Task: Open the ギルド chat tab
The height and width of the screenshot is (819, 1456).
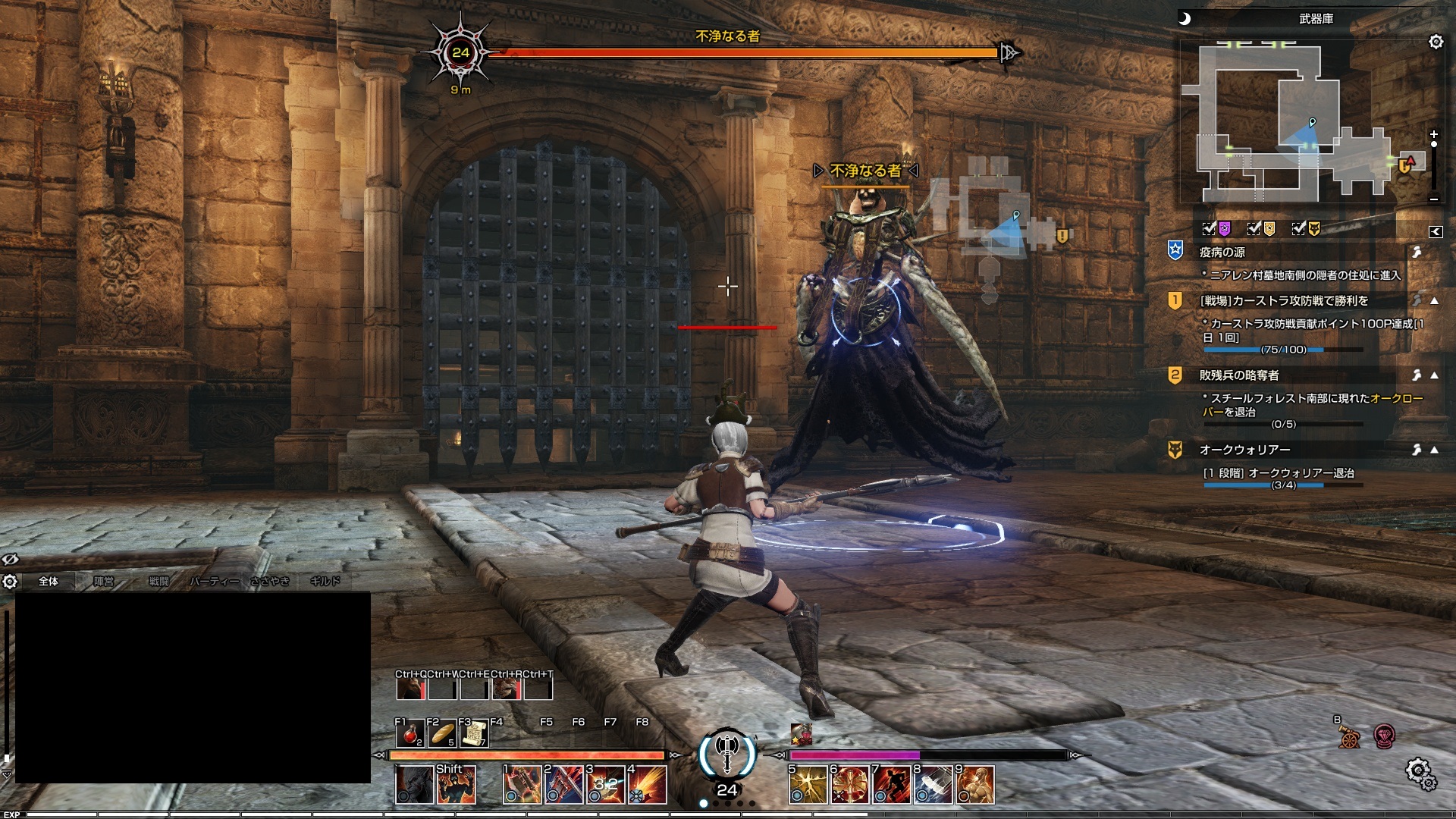Action: [325, 582]
